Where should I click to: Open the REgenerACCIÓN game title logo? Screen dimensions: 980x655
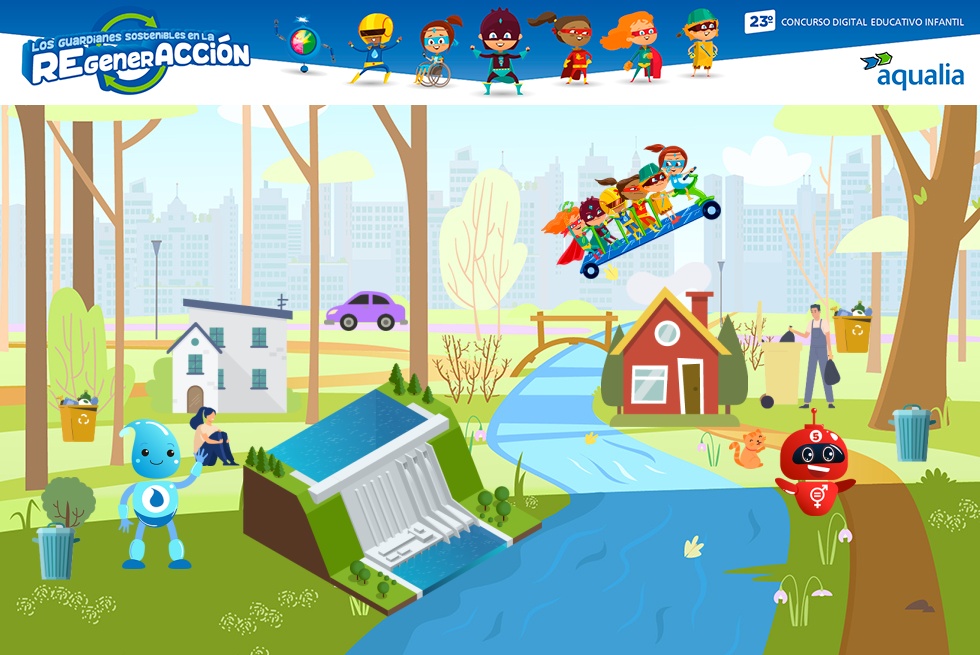point(137,55)
